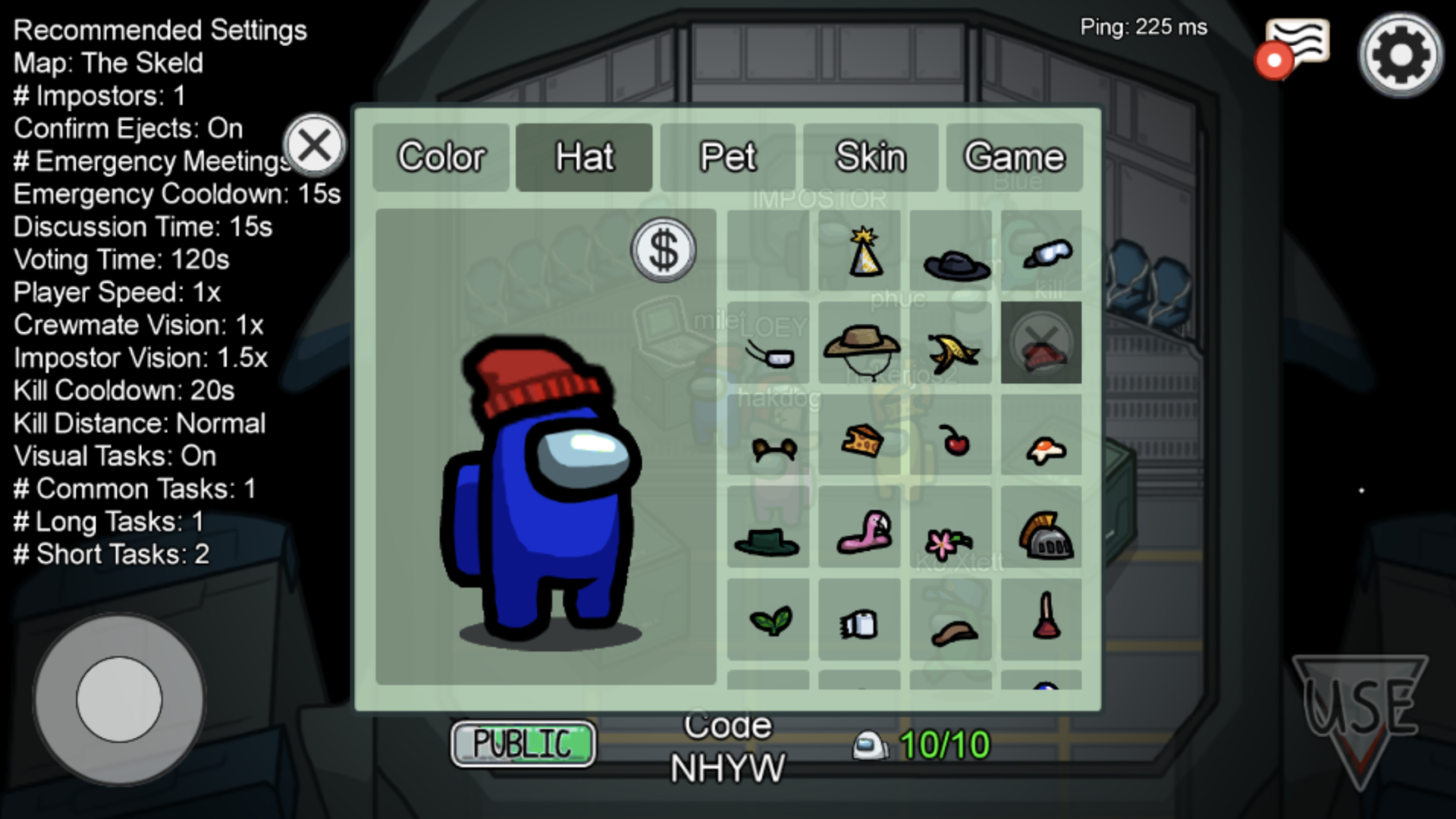Image resolution: width=1456 pixels, height=819 pixels.
Task: Switch to the Color tab
Action: [441, 158]
